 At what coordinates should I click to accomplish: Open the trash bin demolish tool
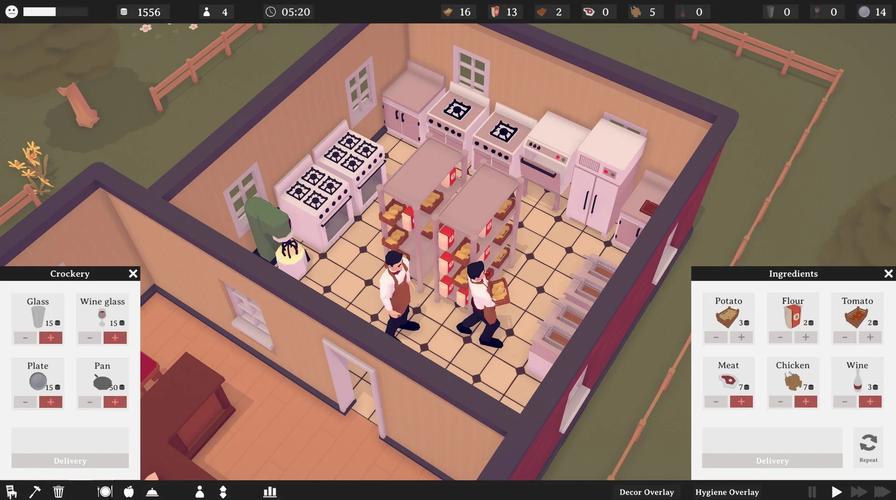[x=59, y=492]
